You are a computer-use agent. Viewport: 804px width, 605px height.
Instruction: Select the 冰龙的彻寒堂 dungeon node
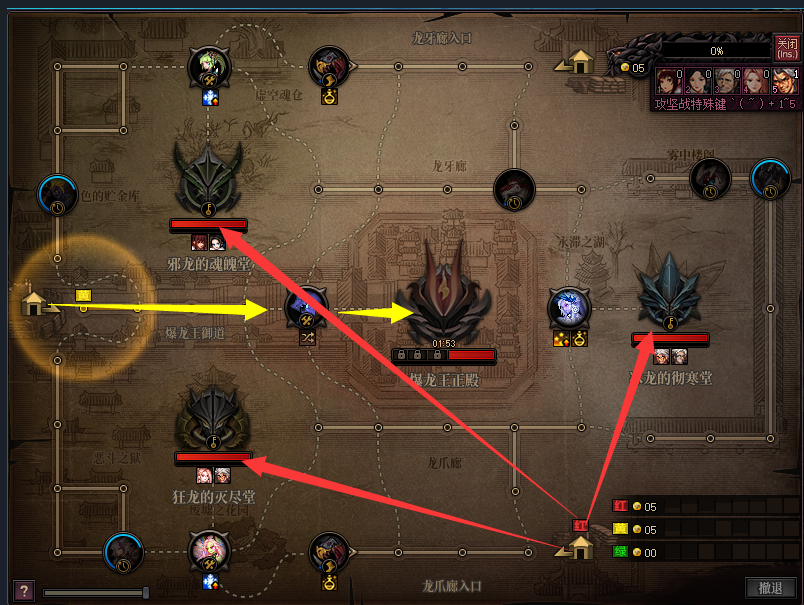coord(671,292)
